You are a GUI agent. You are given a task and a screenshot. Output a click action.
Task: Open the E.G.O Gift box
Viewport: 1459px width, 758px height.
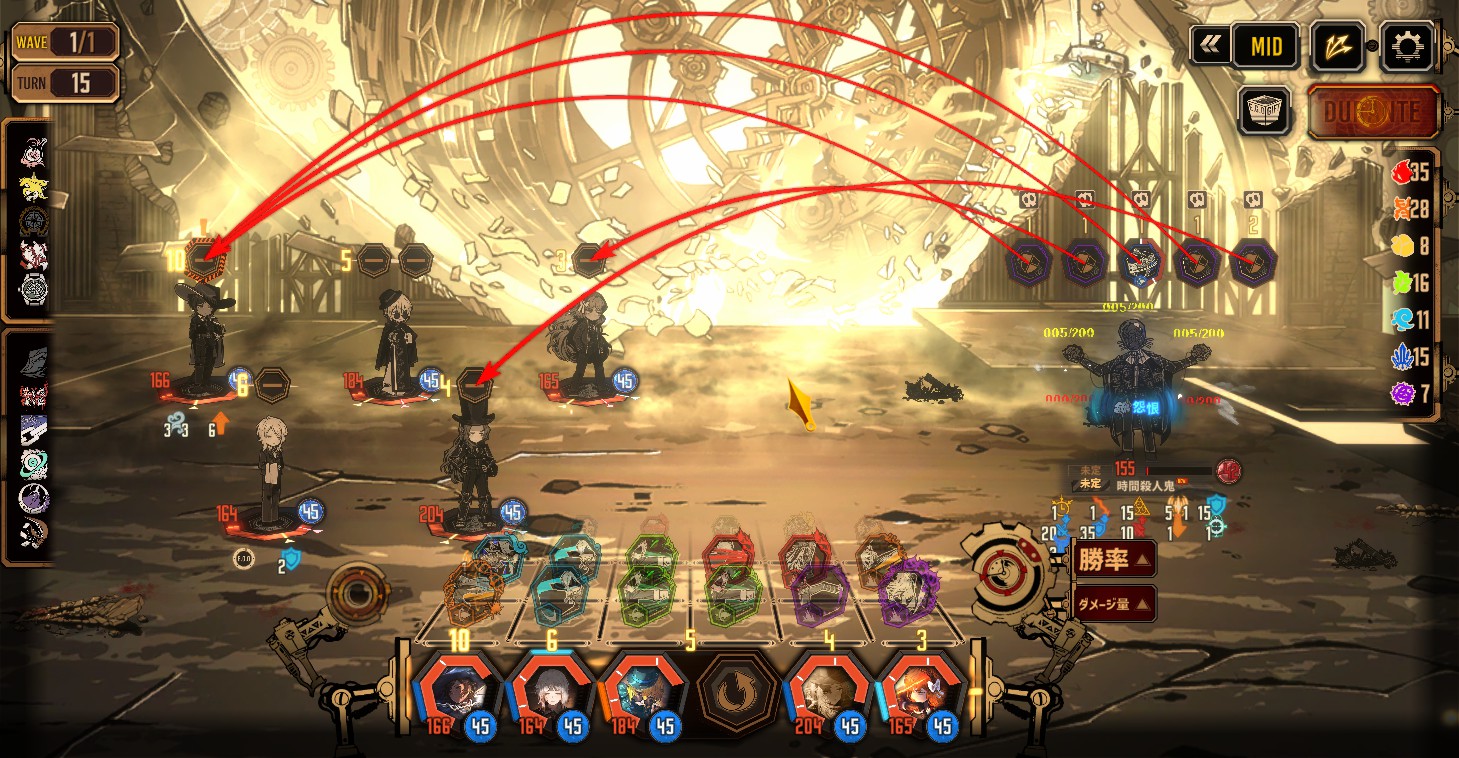(x=1265, y=110)
